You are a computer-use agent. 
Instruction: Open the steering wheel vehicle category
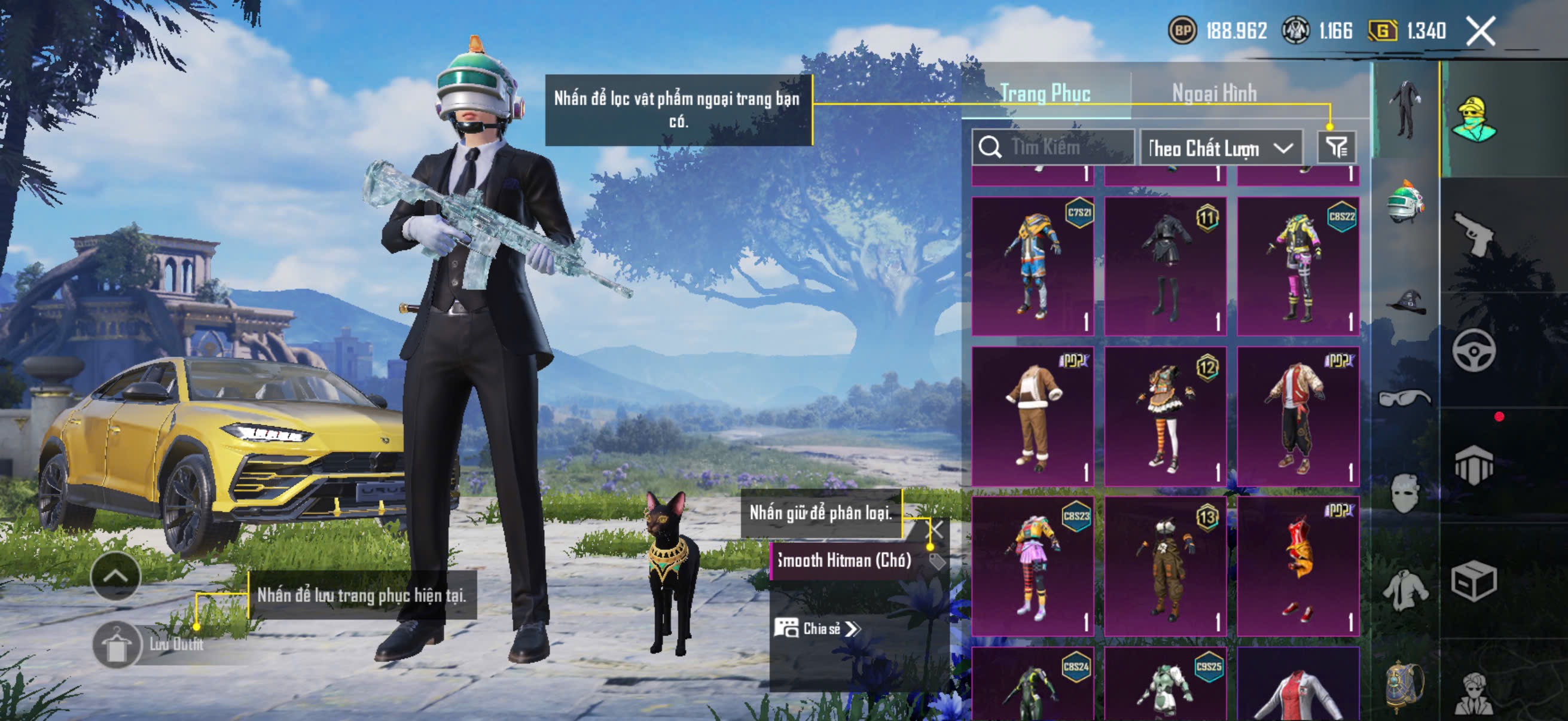click(x=1474, y=350)
